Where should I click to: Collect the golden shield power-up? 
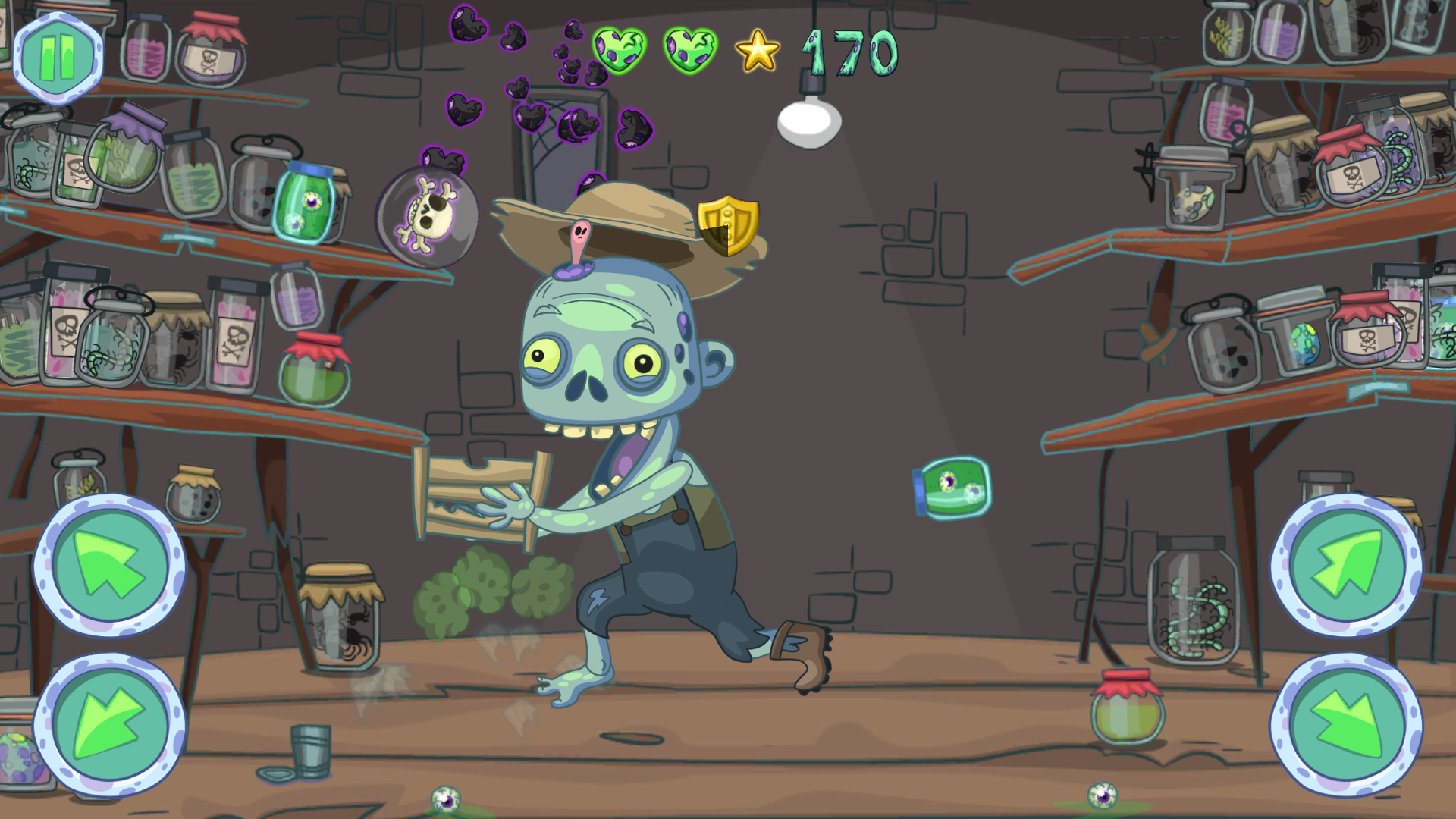point(729,222)
